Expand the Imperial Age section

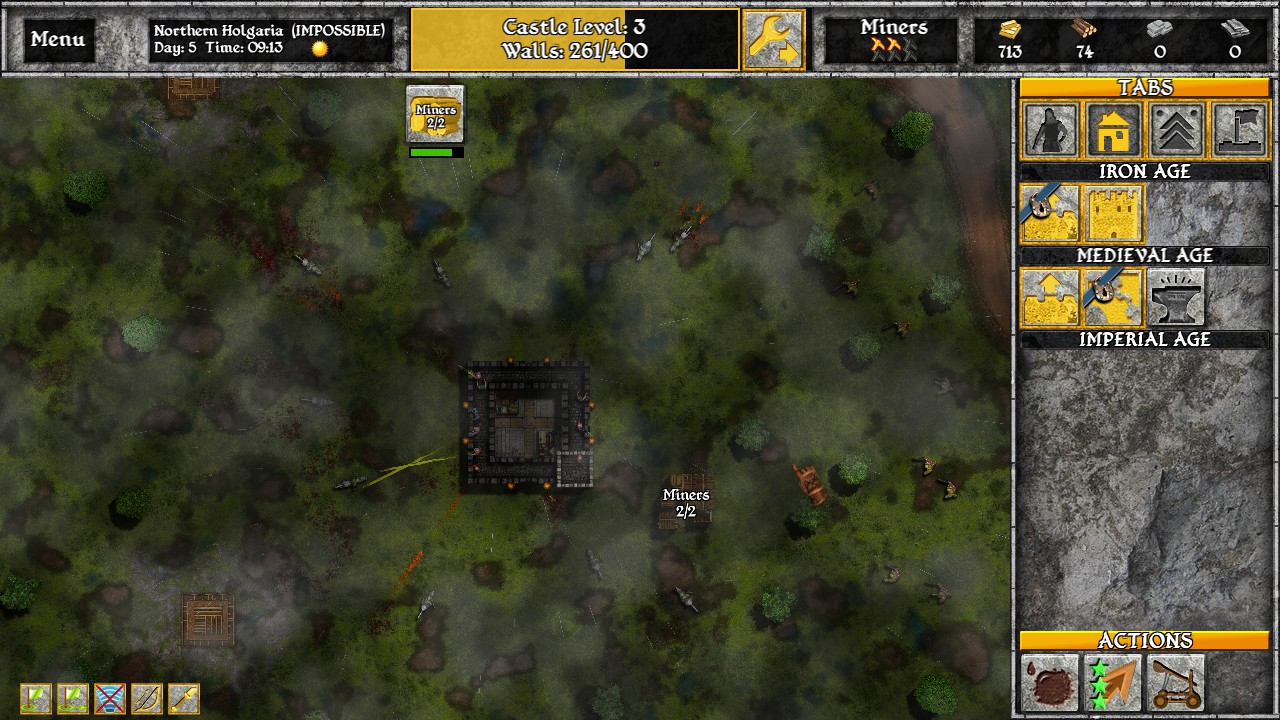pos(1146,340)
